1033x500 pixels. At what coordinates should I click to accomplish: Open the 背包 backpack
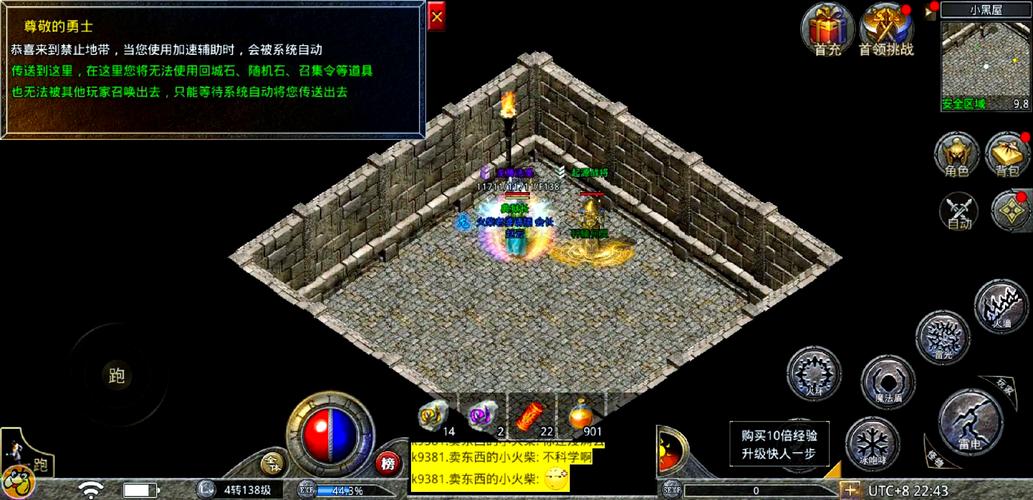tap(1007, 152)
